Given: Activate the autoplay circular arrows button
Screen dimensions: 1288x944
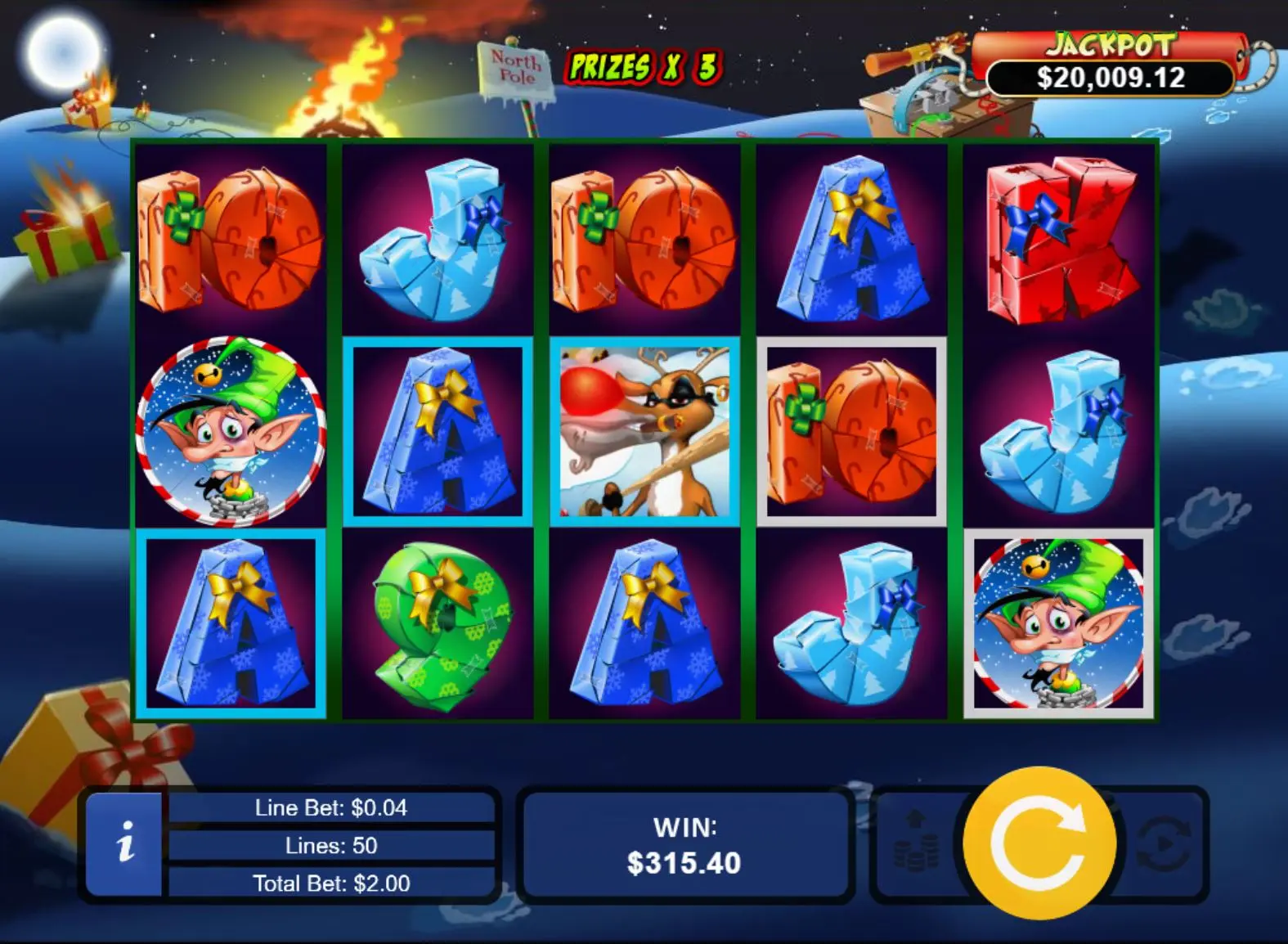Looking at the screenshot, I should click(1165, 843).
